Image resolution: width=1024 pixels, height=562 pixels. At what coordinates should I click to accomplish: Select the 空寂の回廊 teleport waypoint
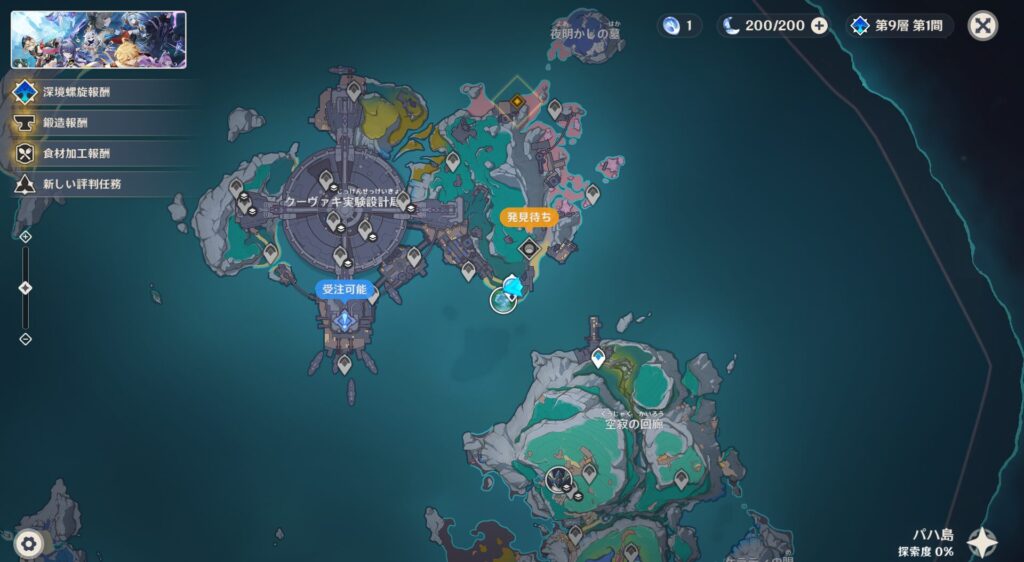(x=598, y=357)
